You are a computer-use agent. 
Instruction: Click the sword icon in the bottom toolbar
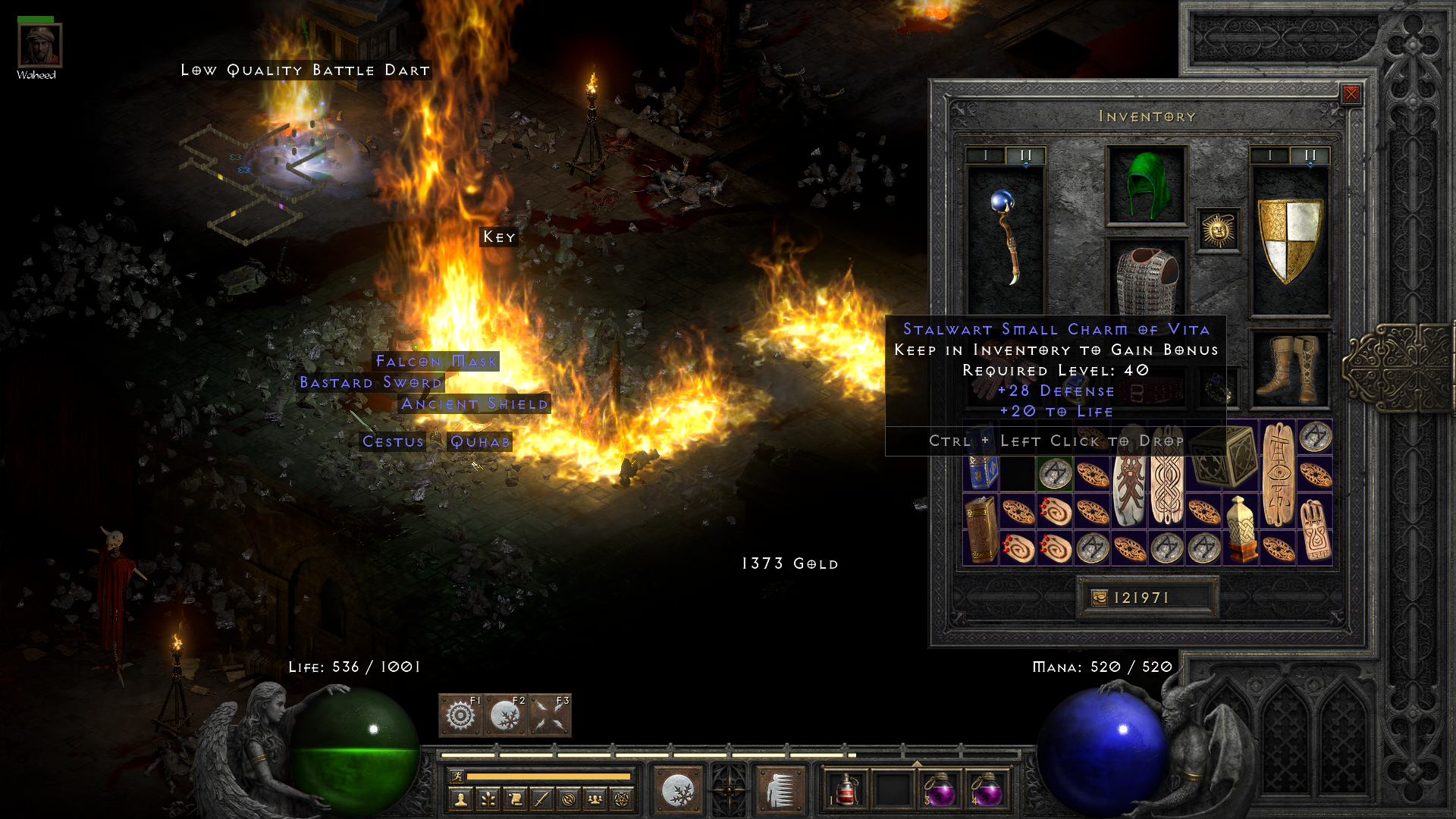pyautogui.click(x=541, y=799)
